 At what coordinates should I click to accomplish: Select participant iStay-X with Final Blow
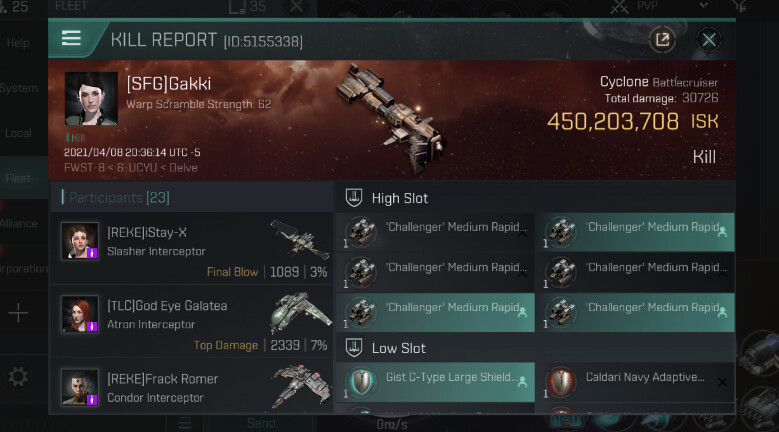pos(190,250)
